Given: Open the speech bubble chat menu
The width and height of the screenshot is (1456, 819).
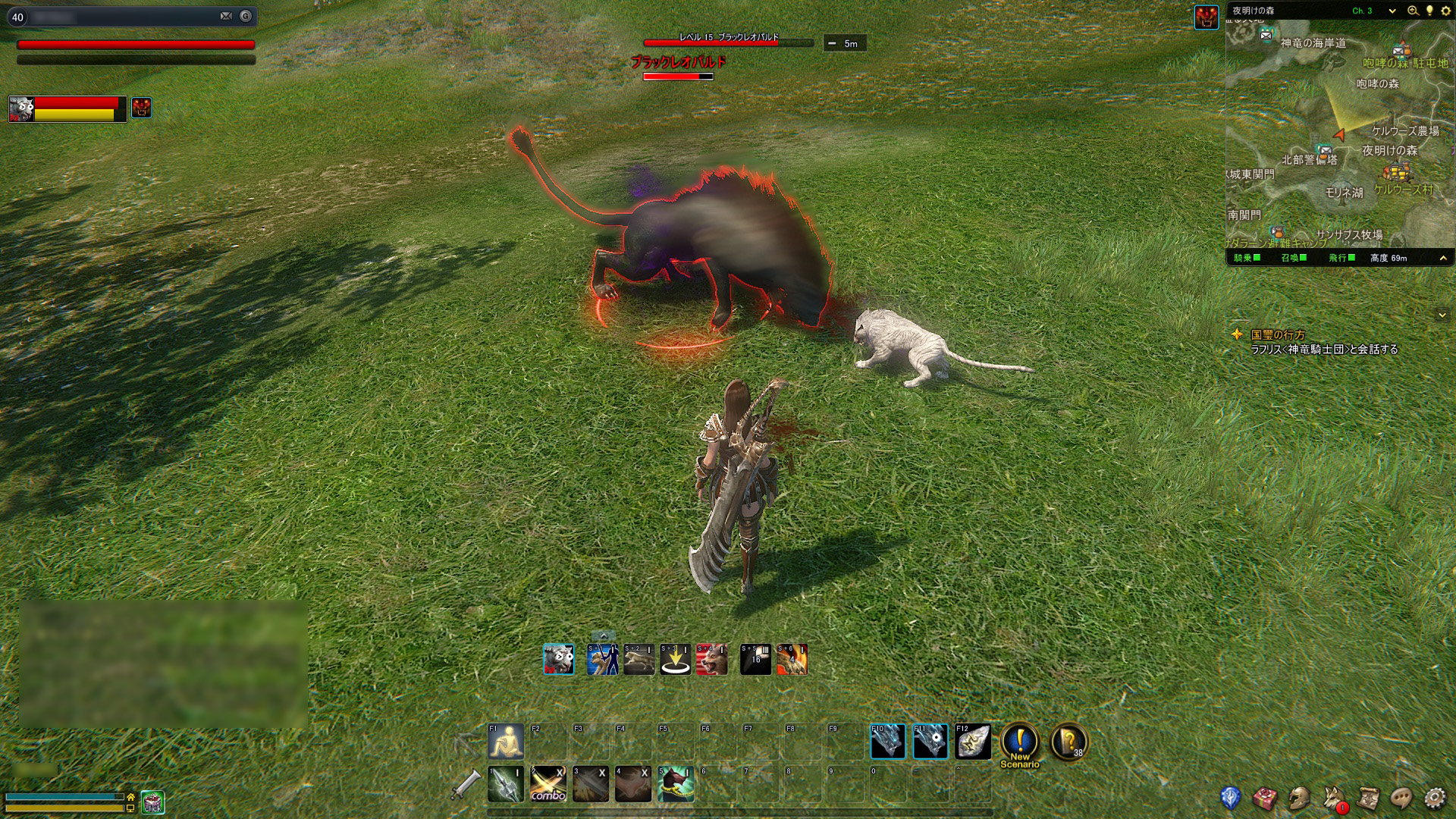Looking at the screenshot, I should [1401, 798].
